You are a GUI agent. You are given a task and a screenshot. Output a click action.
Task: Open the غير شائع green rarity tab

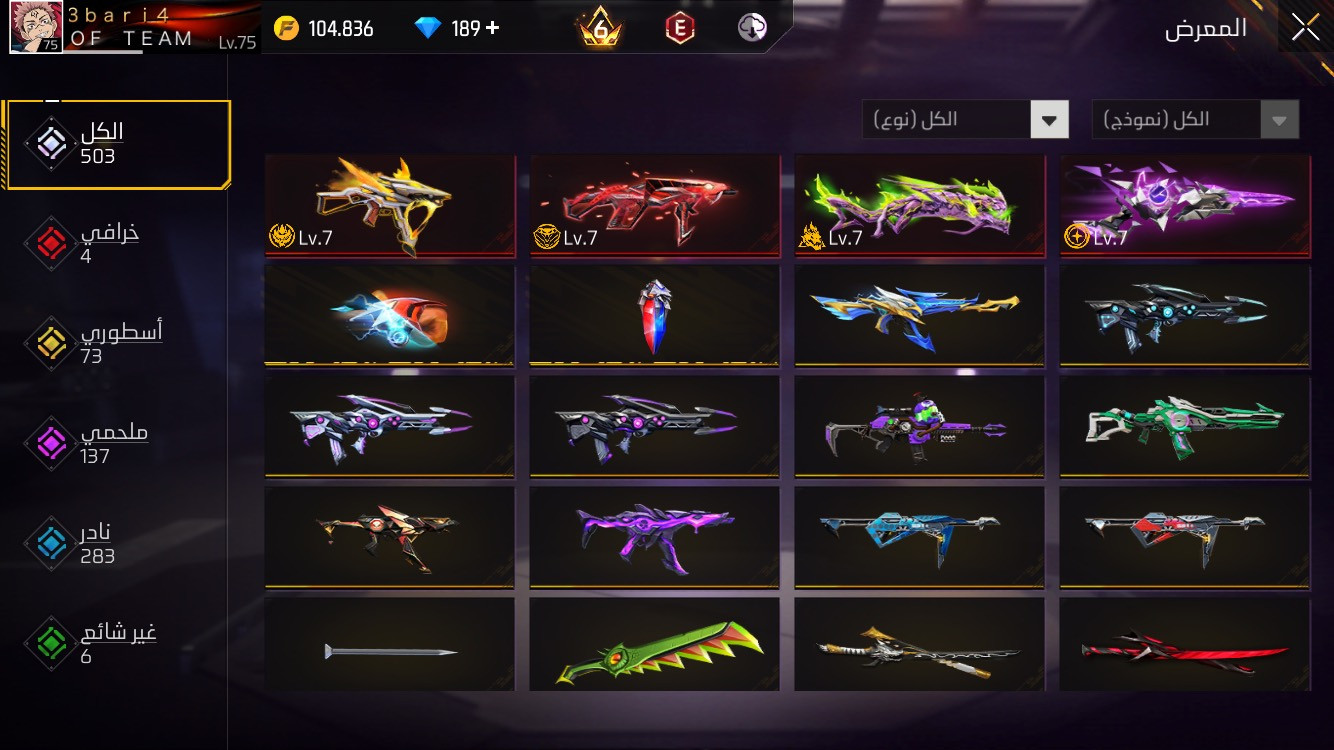[x=95, y=643]
